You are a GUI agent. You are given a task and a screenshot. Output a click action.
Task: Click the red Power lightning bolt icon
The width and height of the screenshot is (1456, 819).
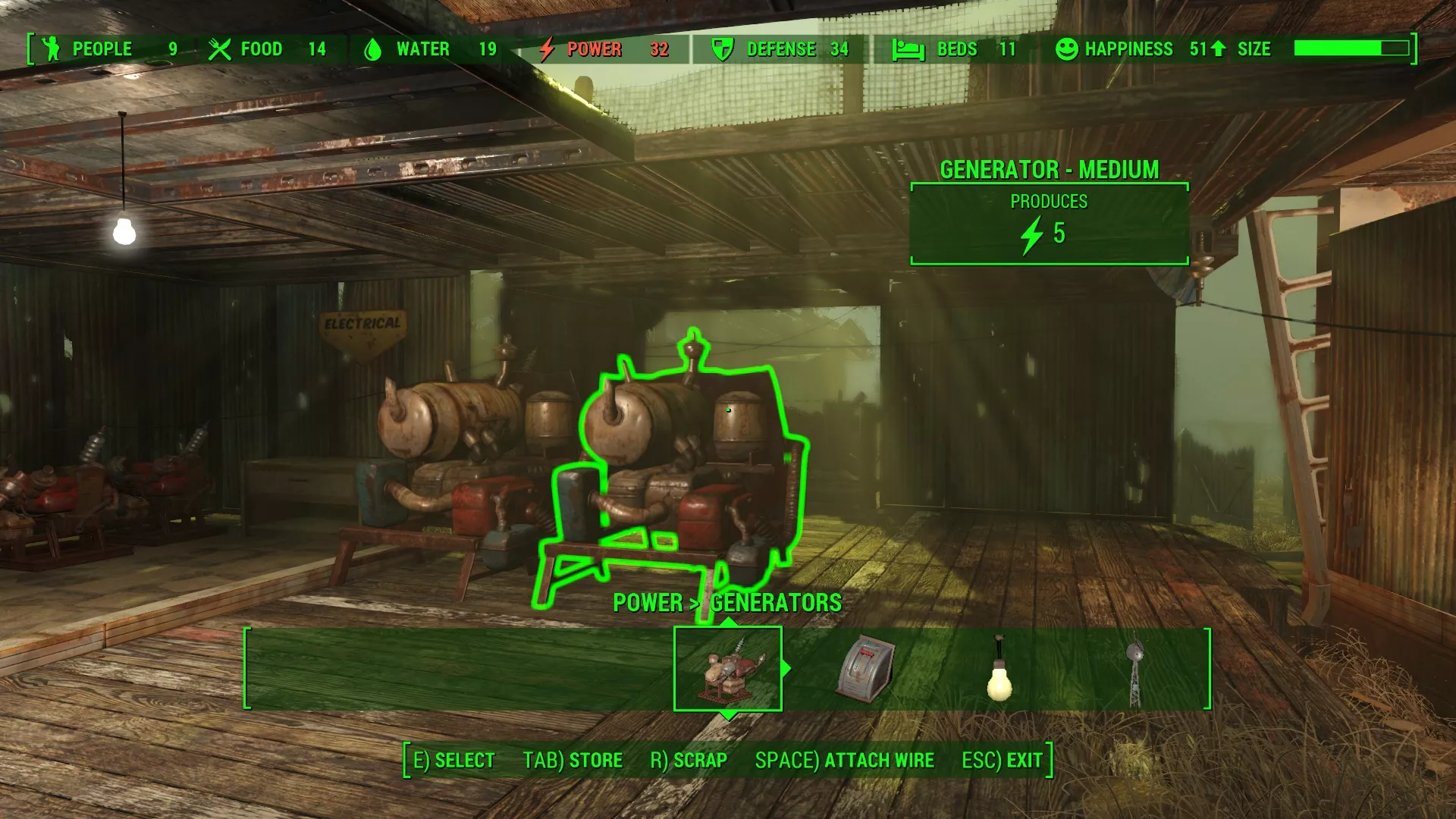[548, 49]
